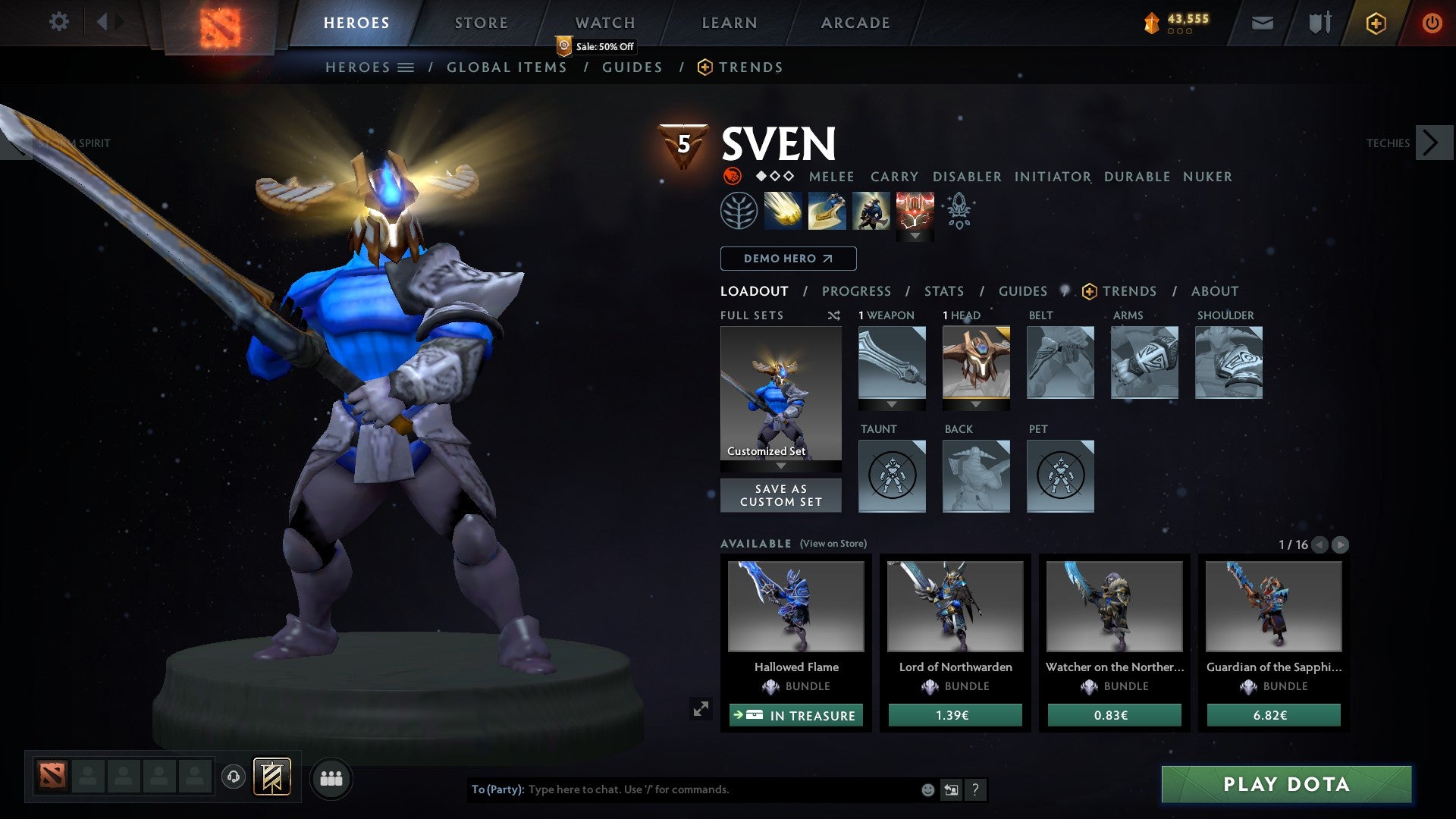
Task: Open the heroes hamburger menu
Action: pos(406,67)
